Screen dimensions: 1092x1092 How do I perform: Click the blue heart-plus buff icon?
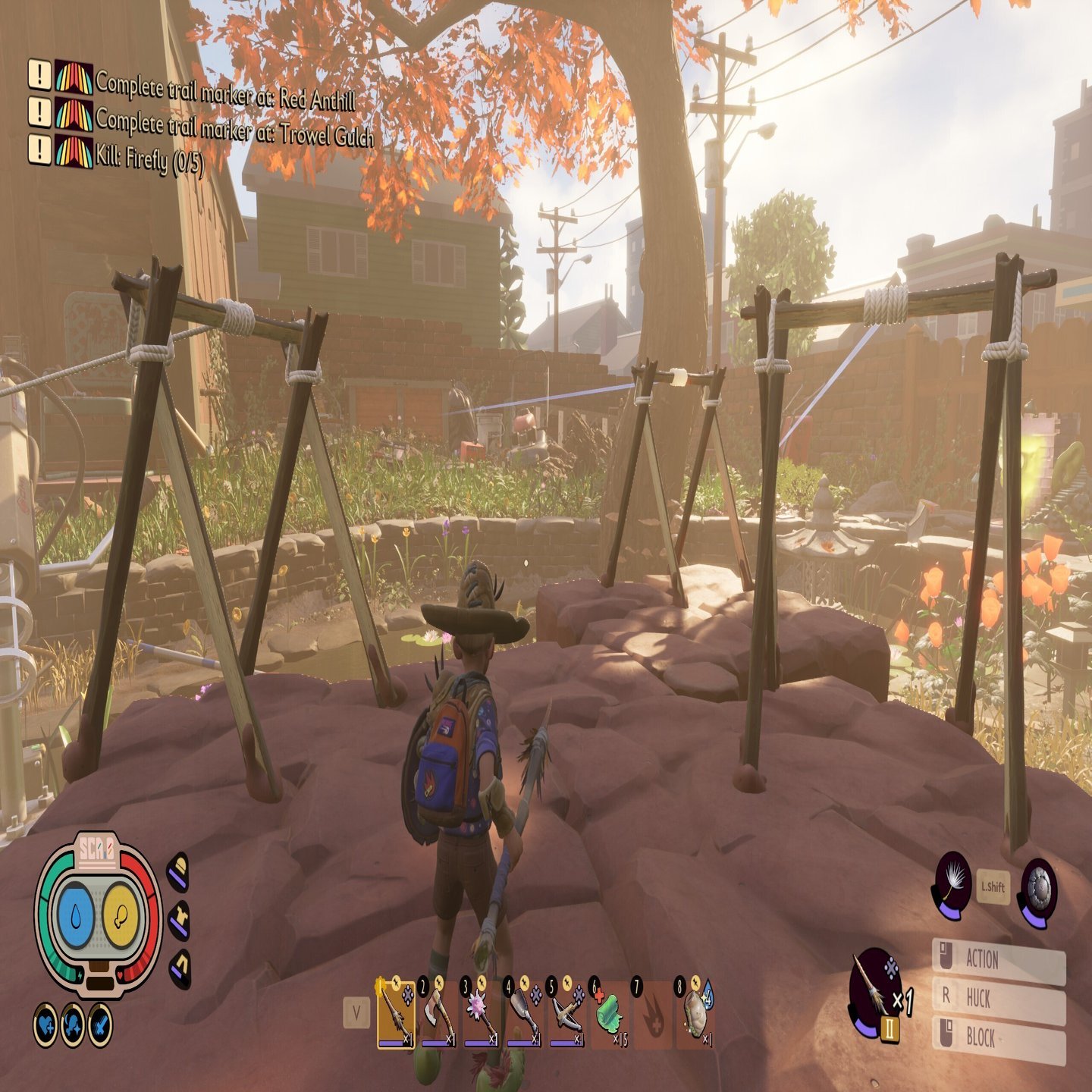[x=47, y=1025]
